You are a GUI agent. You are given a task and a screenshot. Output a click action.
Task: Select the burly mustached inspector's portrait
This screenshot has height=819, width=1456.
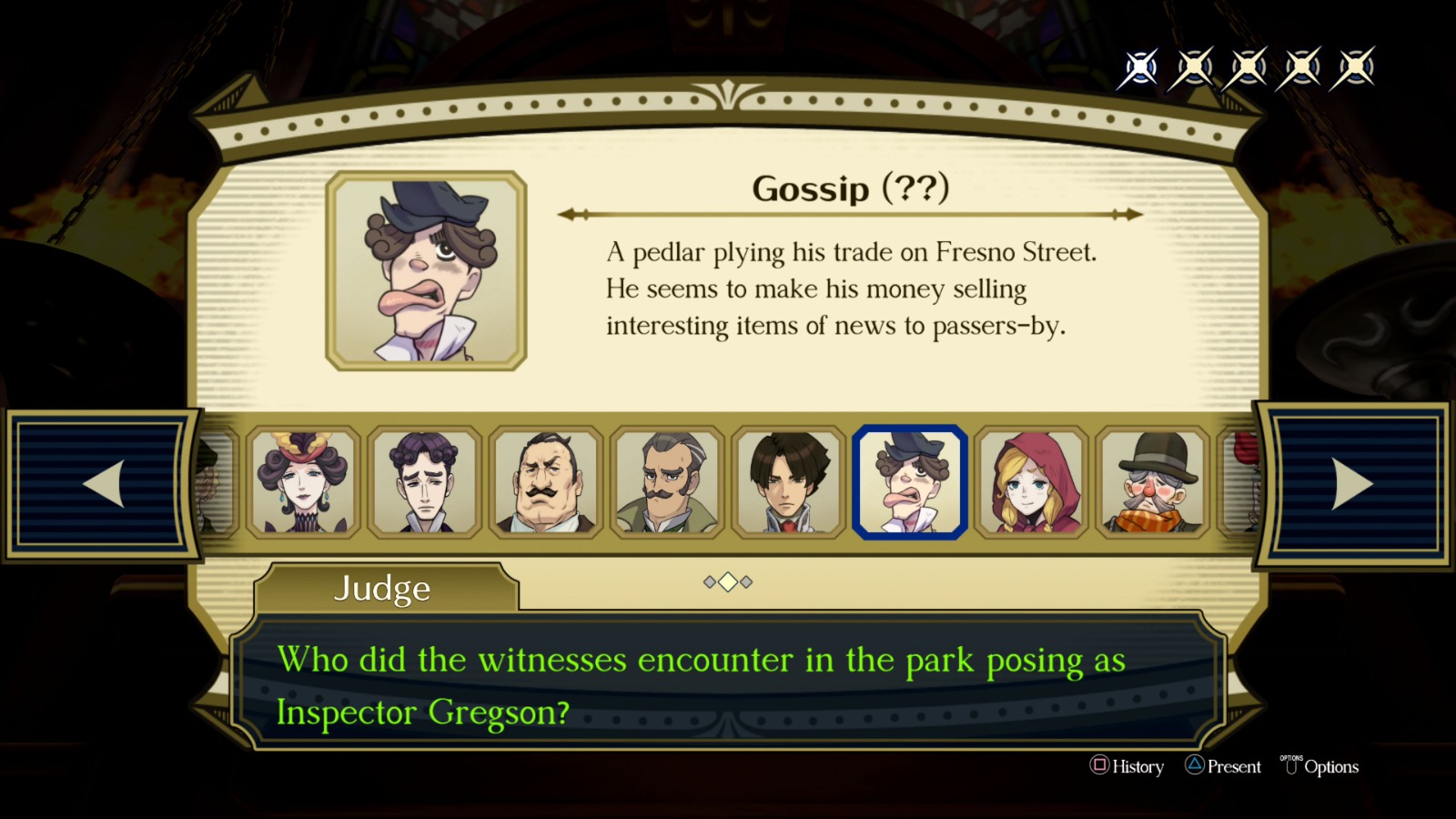tap(547, 483)
